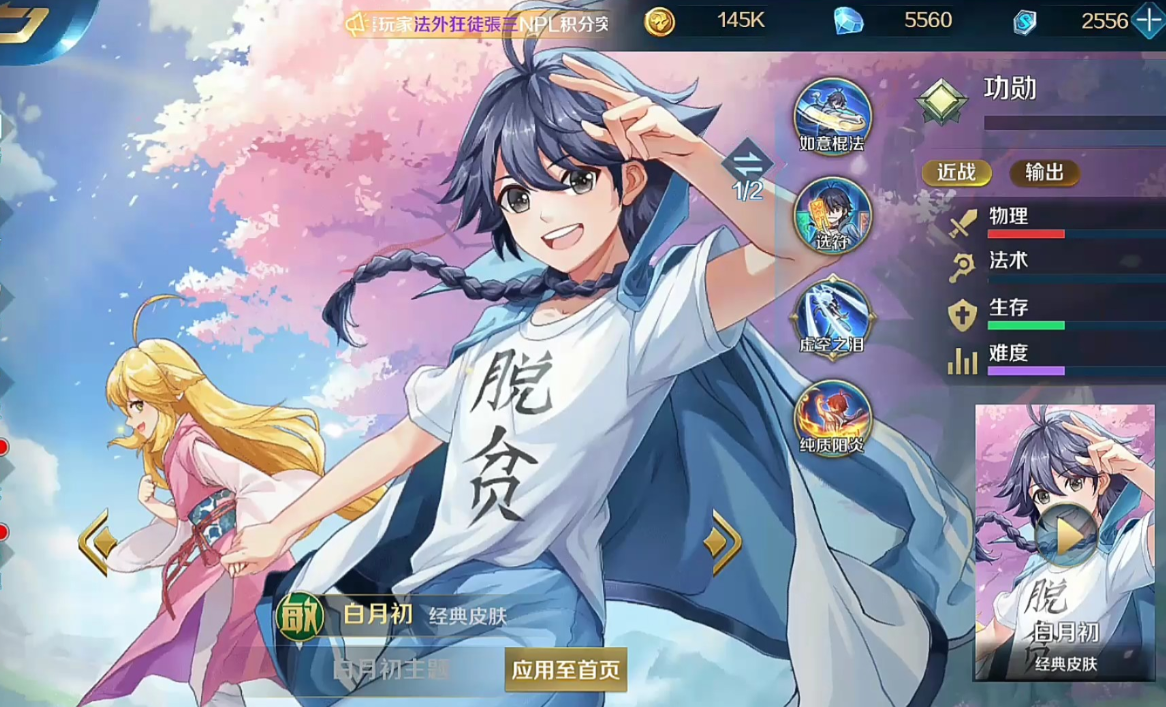Tap the 近战 role tag
Image resolution: width=1166 pixels, height=707 pixels.
(957, 172)
